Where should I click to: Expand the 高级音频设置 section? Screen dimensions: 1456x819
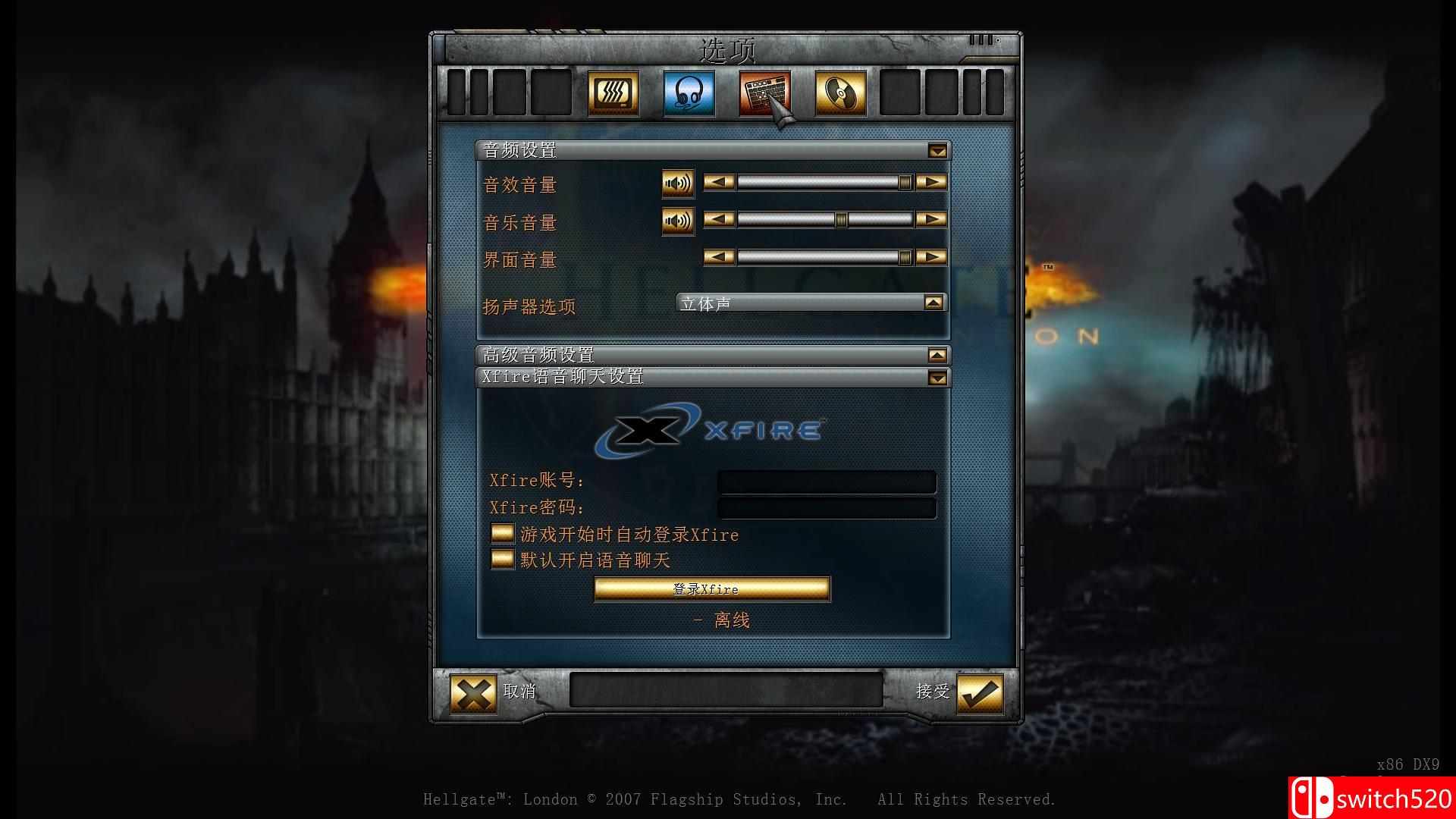tap(937, 353)
